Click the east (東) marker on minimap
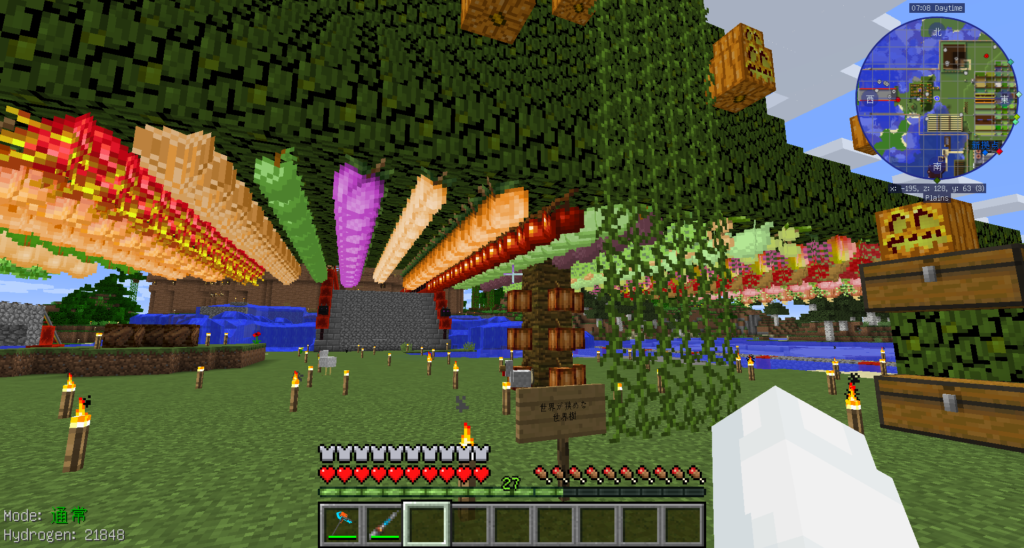Viewport: 1024px width, 548px height. tap(1005, 98)
